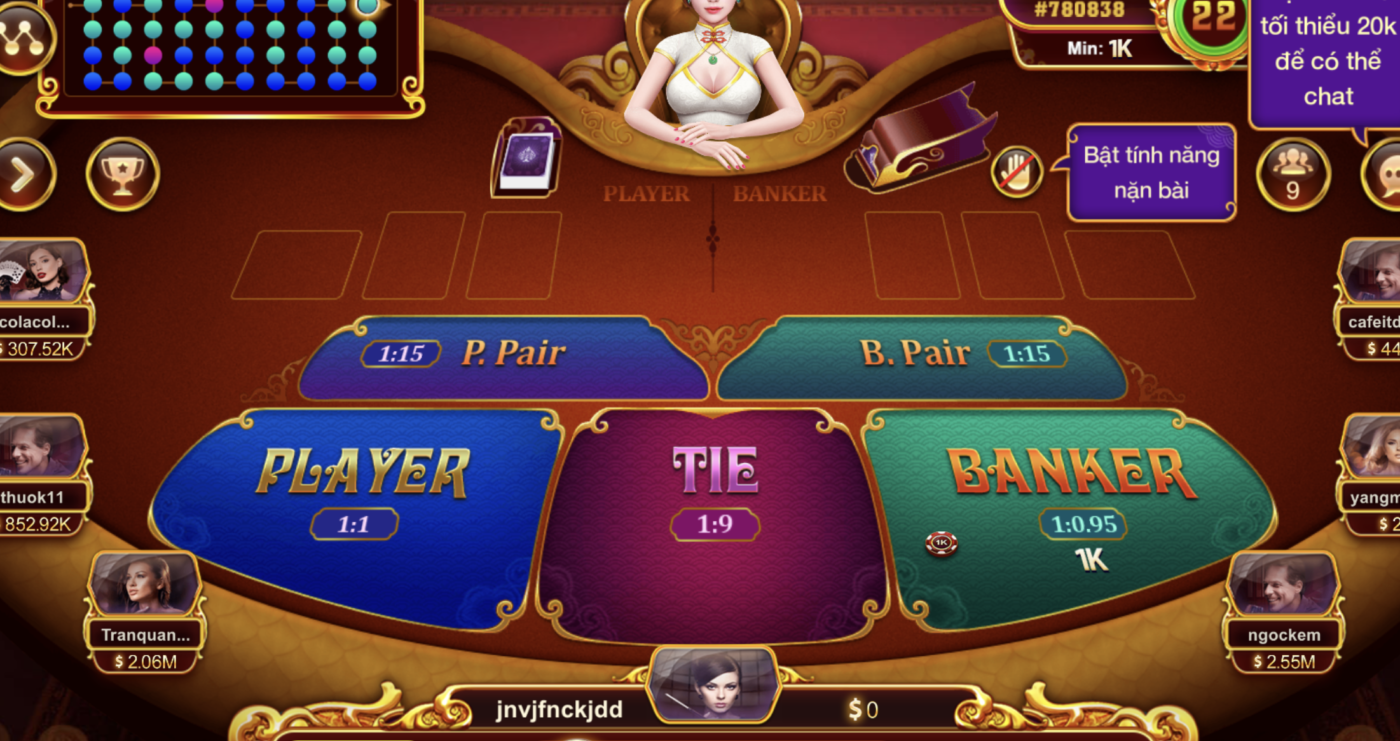This screenshot has width=1400, height=741.
Task: Click the 1K chip on the Banker zone
Action: [942, 543]
